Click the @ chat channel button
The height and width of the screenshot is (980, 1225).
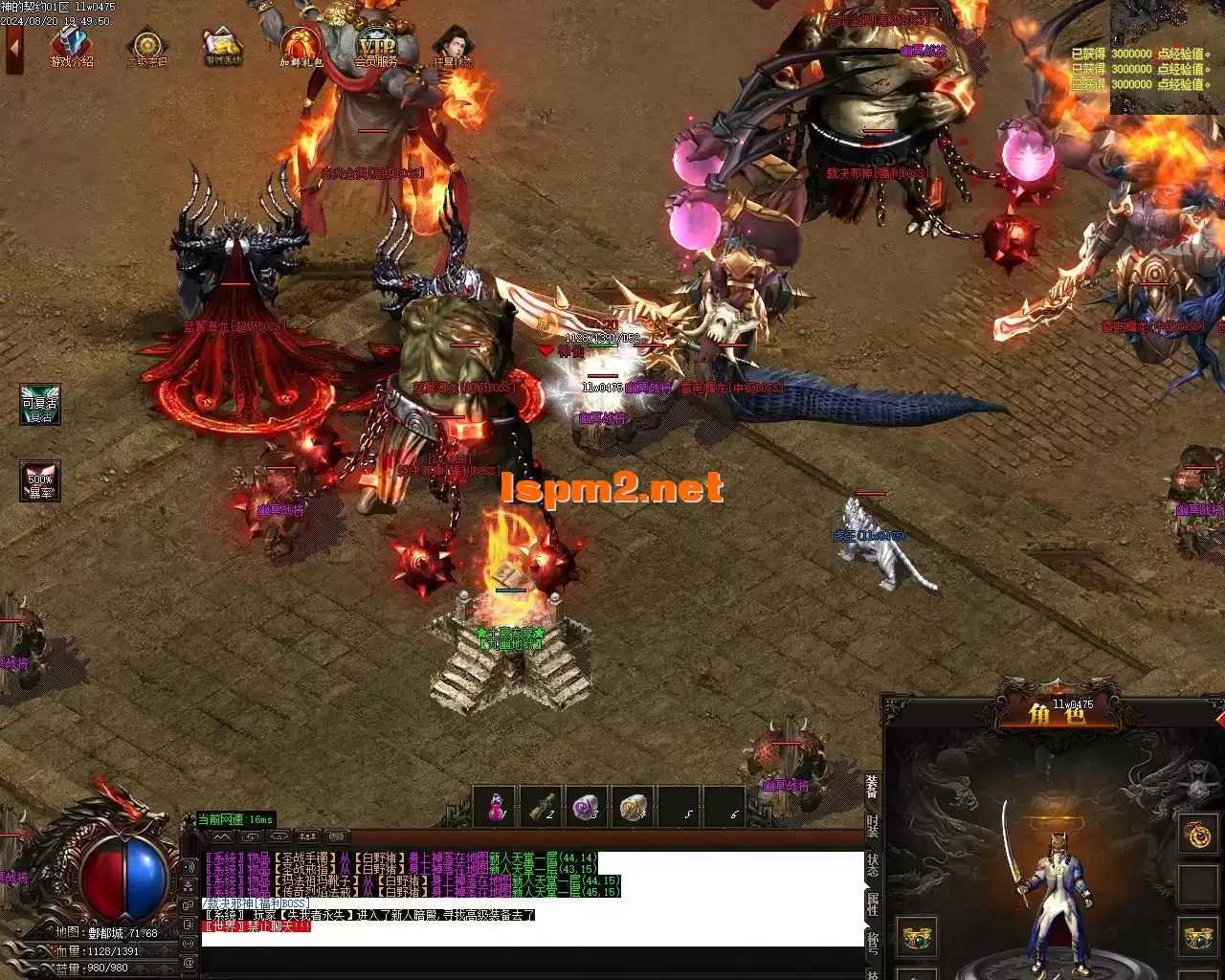coord(189,962)
